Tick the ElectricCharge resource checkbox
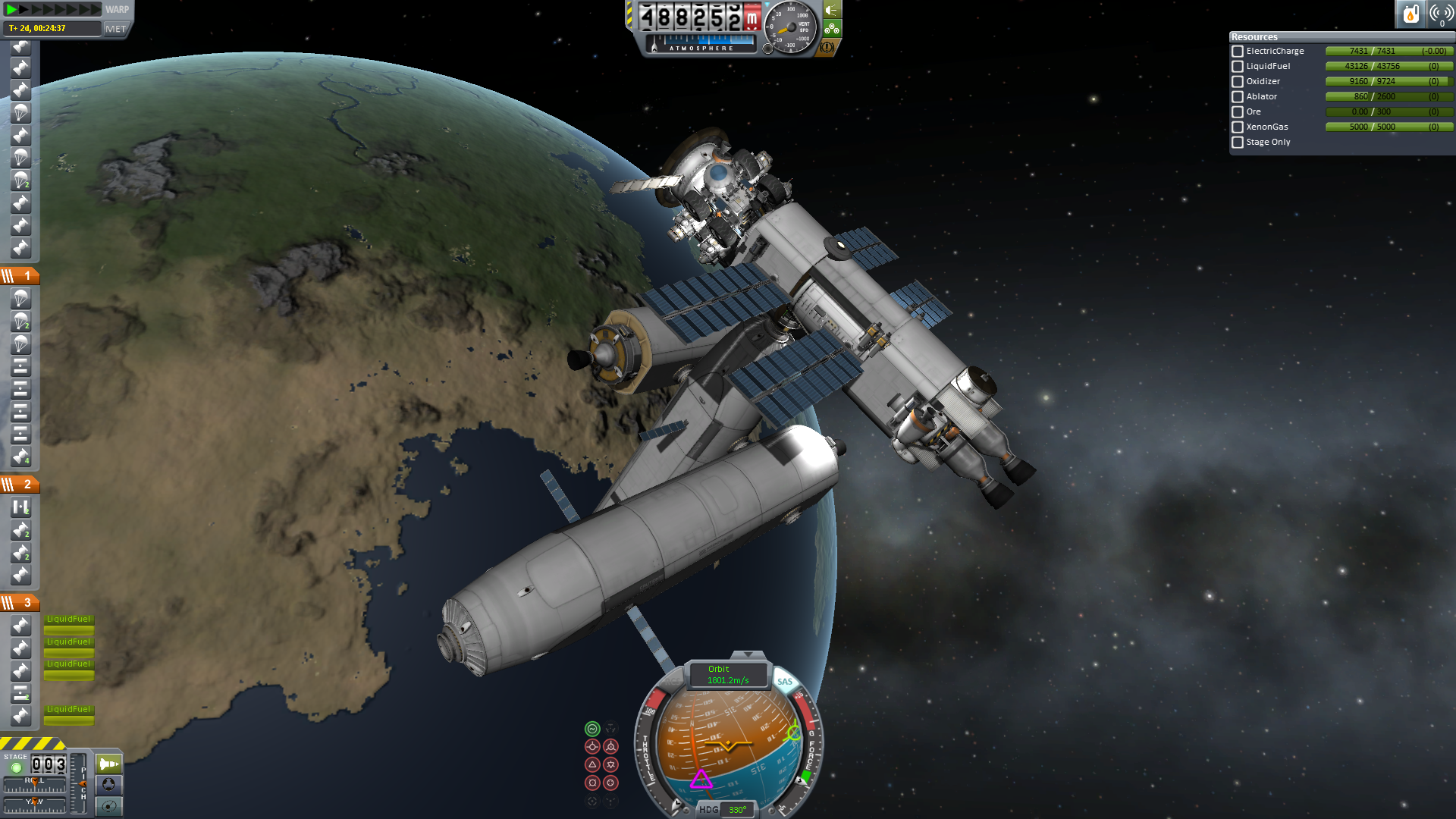 pyautogui.click(x=1238, y=52)
